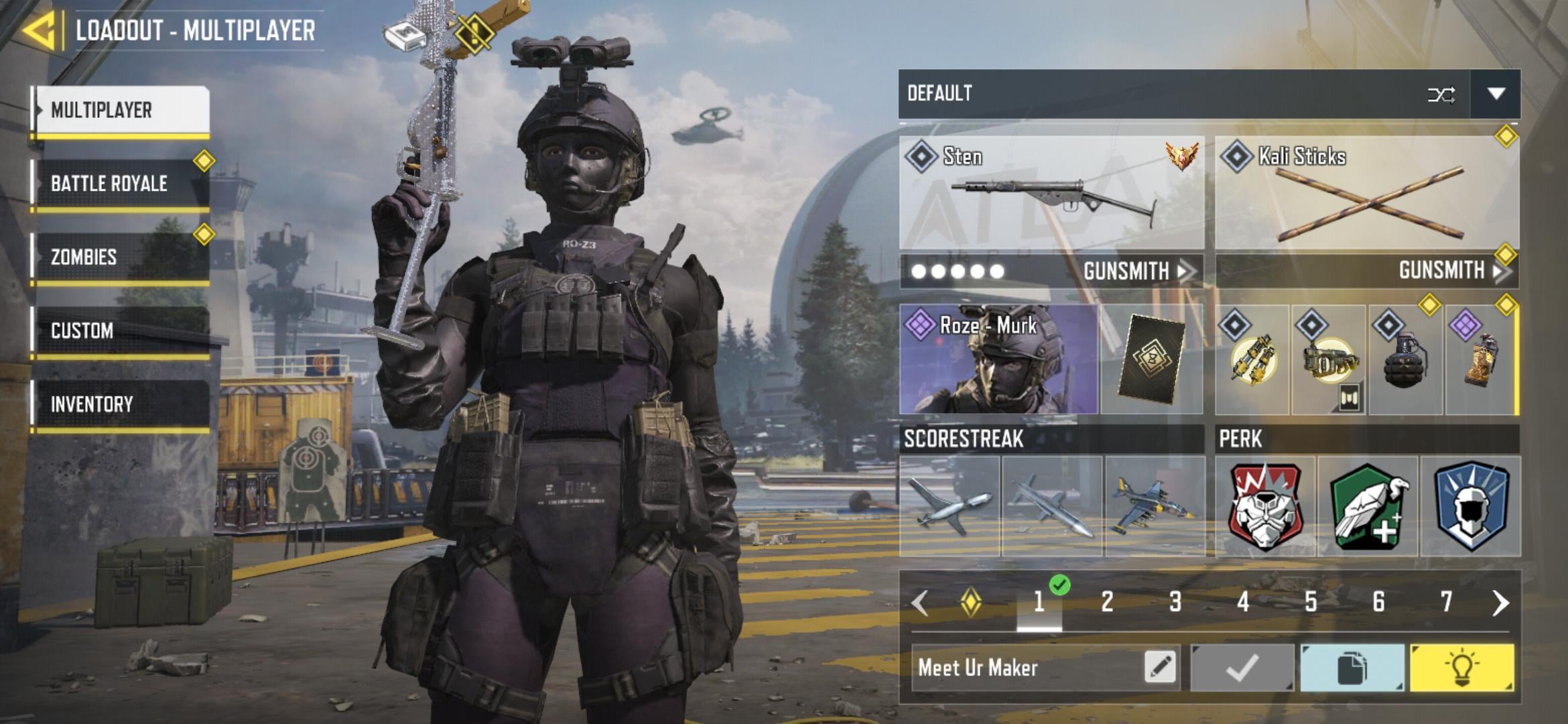Go back using the yellow arrow

click(x=39, y=30)
